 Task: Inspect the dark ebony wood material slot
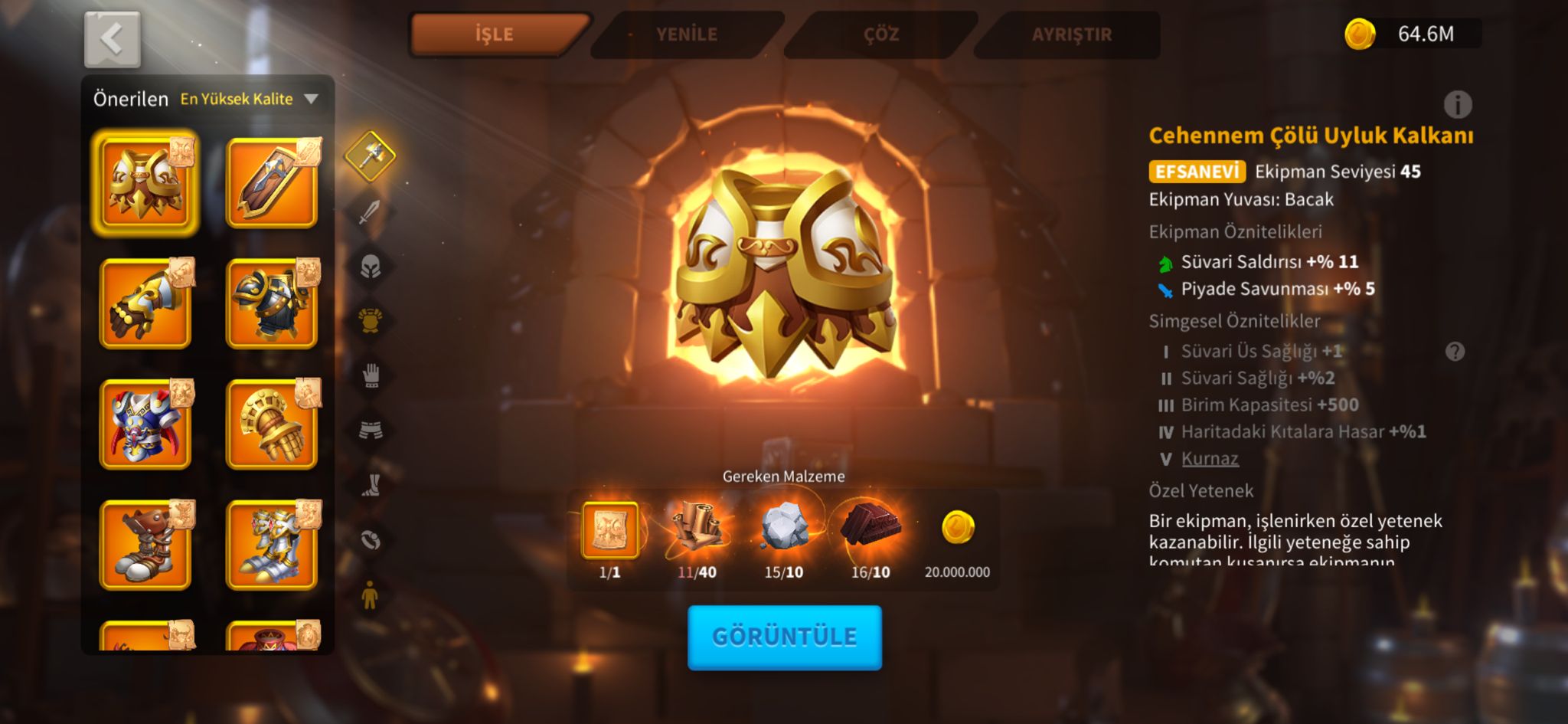(871, 529)
